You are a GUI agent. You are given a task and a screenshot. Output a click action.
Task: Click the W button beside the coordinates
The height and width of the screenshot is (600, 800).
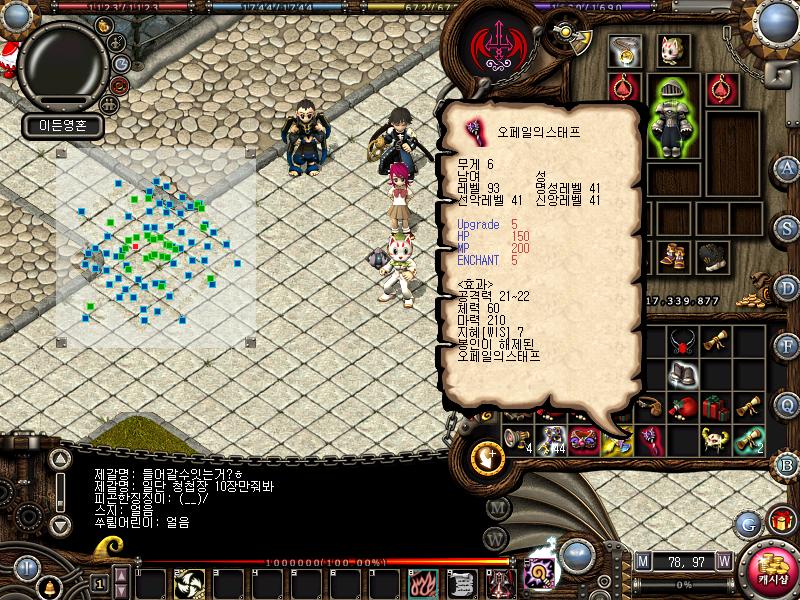point(722,561)
